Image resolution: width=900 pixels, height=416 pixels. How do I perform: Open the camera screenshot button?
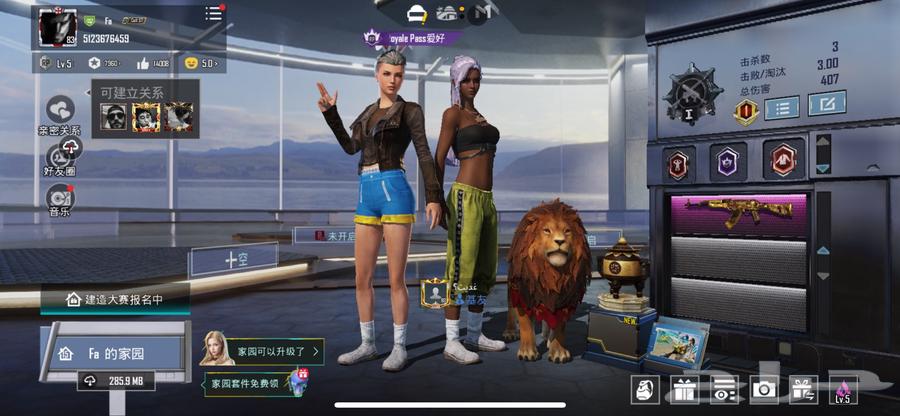pos(764,390)
